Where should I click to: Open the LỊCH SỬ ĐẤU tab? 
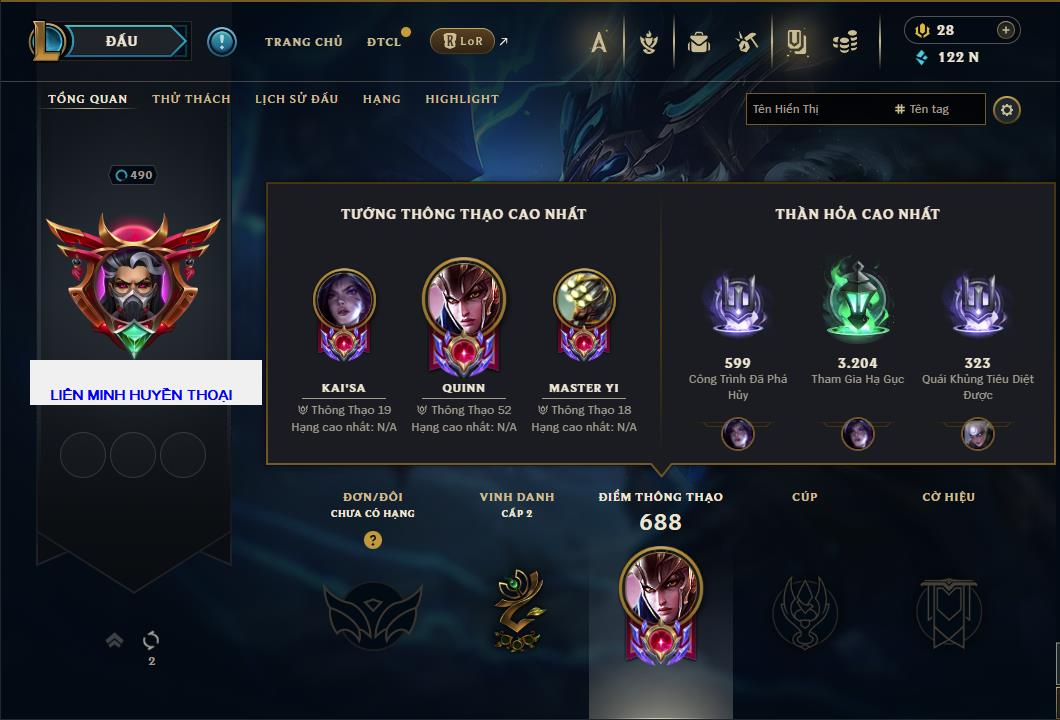click(x=296, y=99)
